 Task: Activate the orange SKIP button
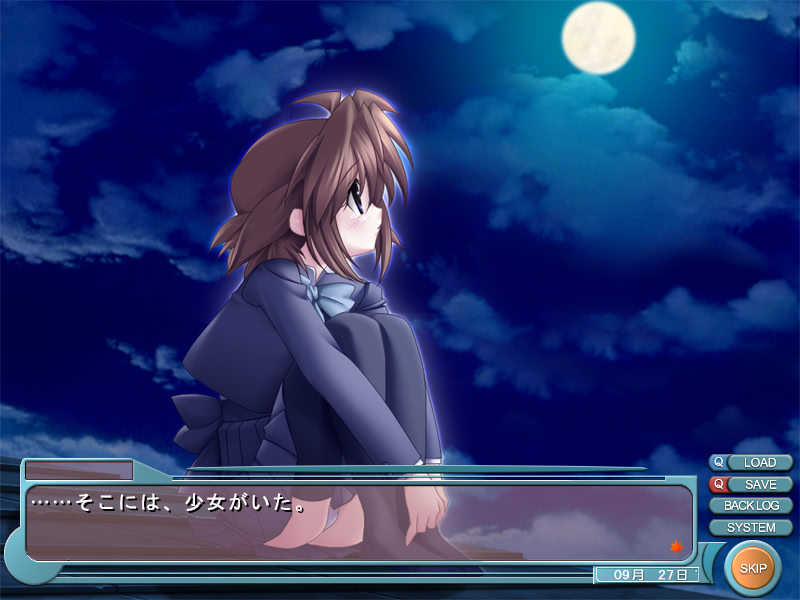tap(752, 569)
